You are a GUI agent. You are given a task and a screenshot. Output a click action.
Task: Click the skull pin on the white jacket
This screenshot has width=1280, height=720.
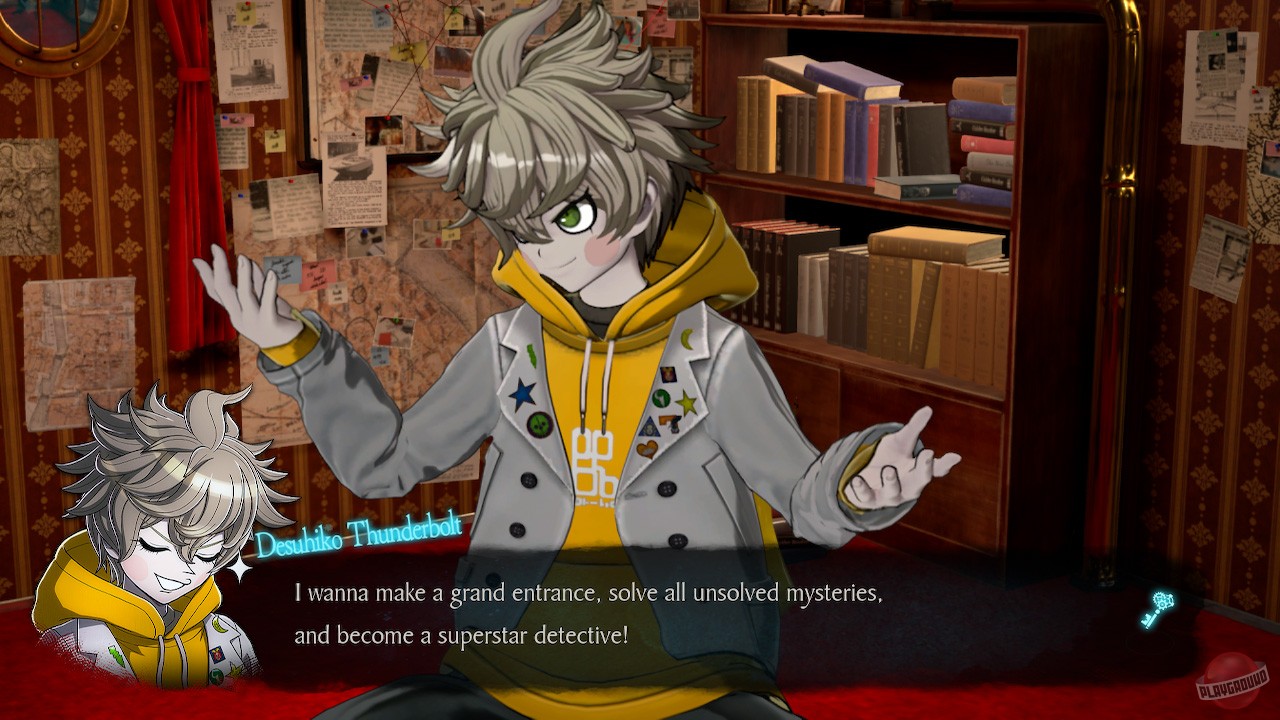537,422
